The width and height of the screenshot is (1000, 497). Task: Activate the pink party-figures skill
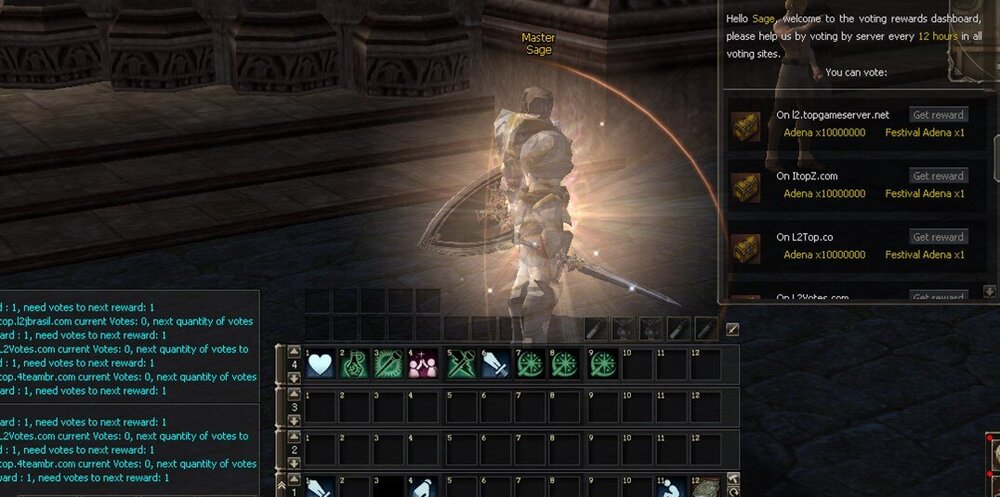pyautogui.click(x=423, y=365)
